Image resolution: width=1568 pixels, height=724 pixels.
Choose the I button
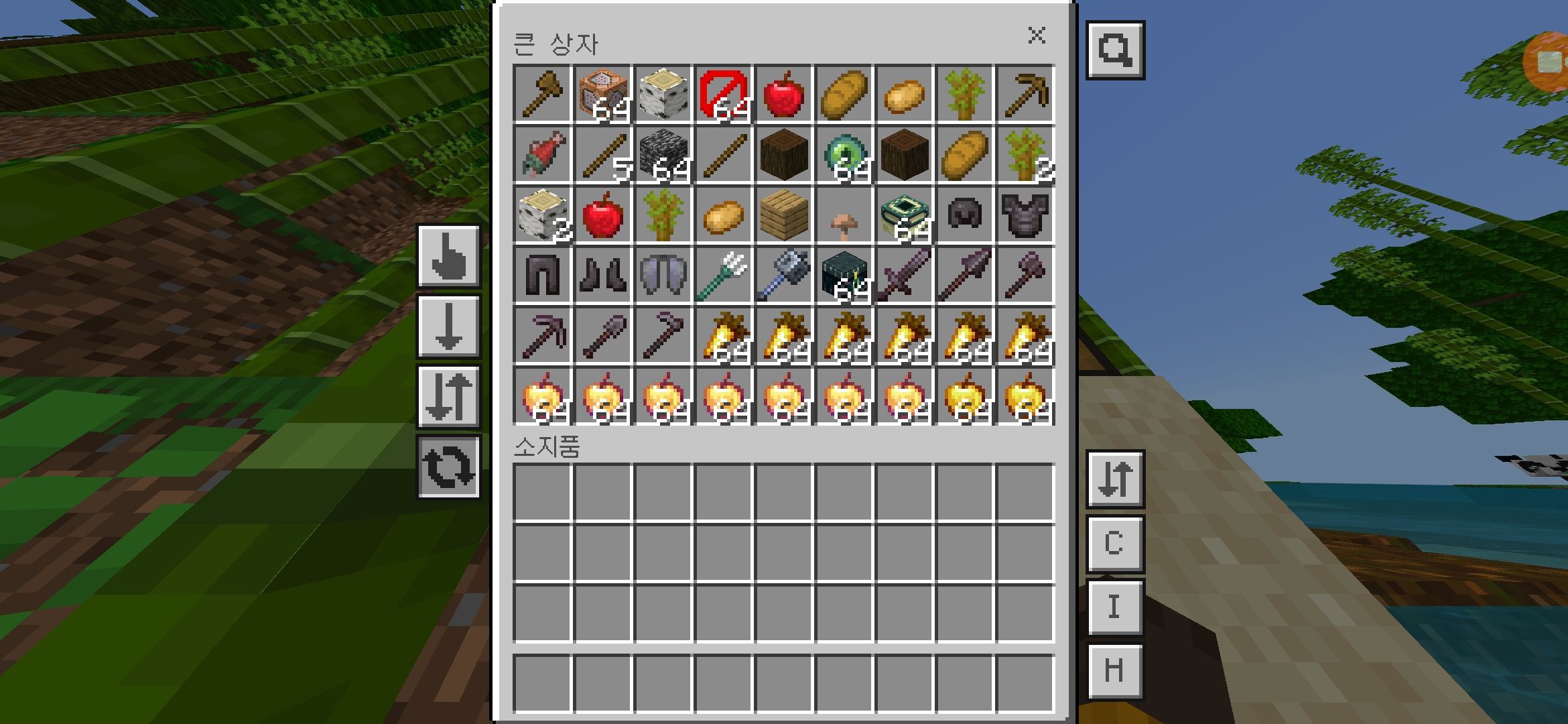(1114, 607)
